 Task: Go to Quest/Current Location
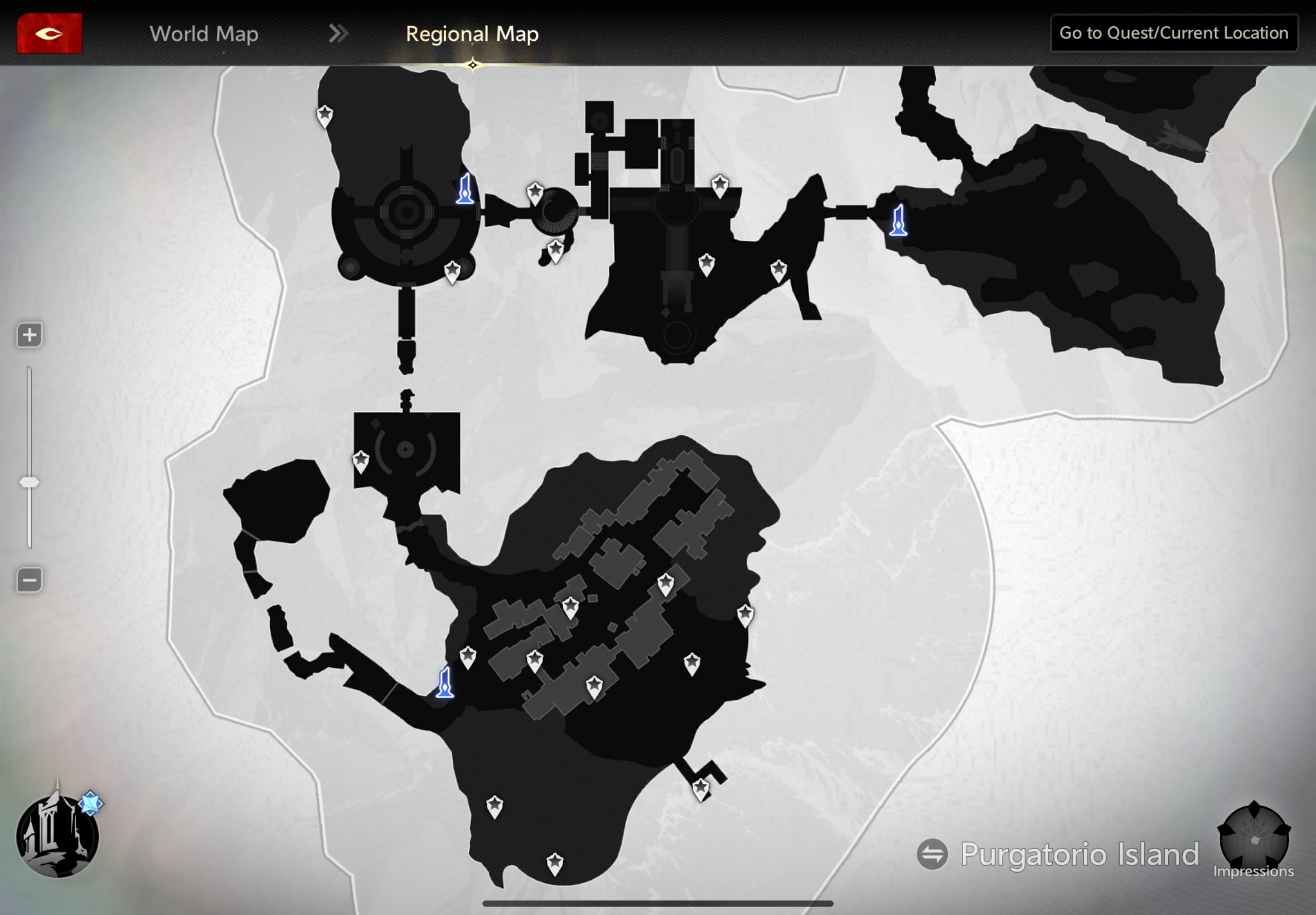pyautogui.click(x=1173, y=33)
